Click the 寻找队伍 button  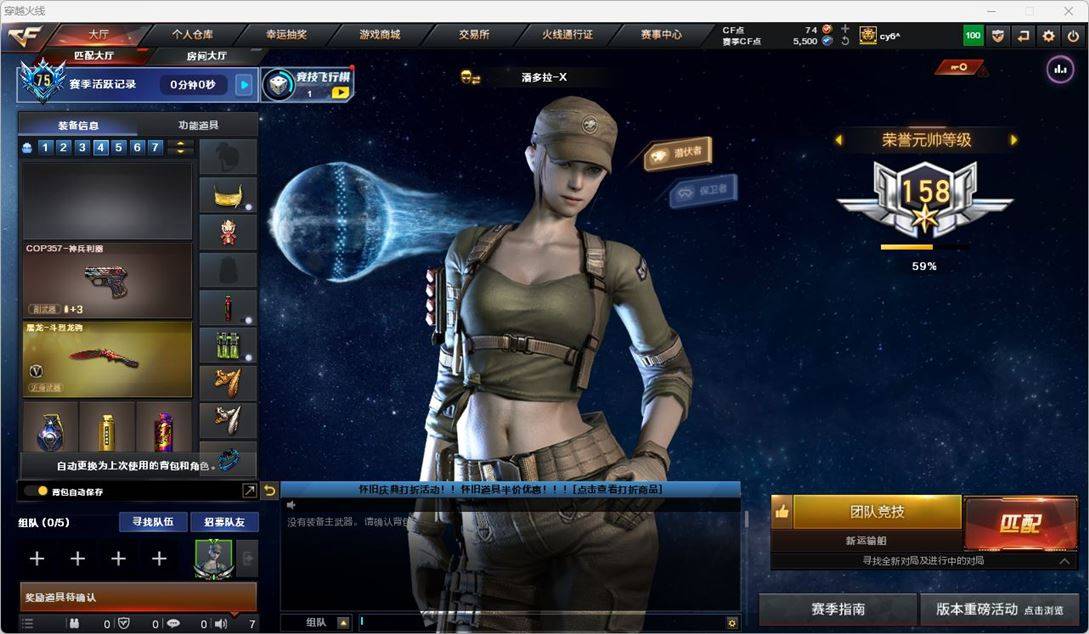153,522
